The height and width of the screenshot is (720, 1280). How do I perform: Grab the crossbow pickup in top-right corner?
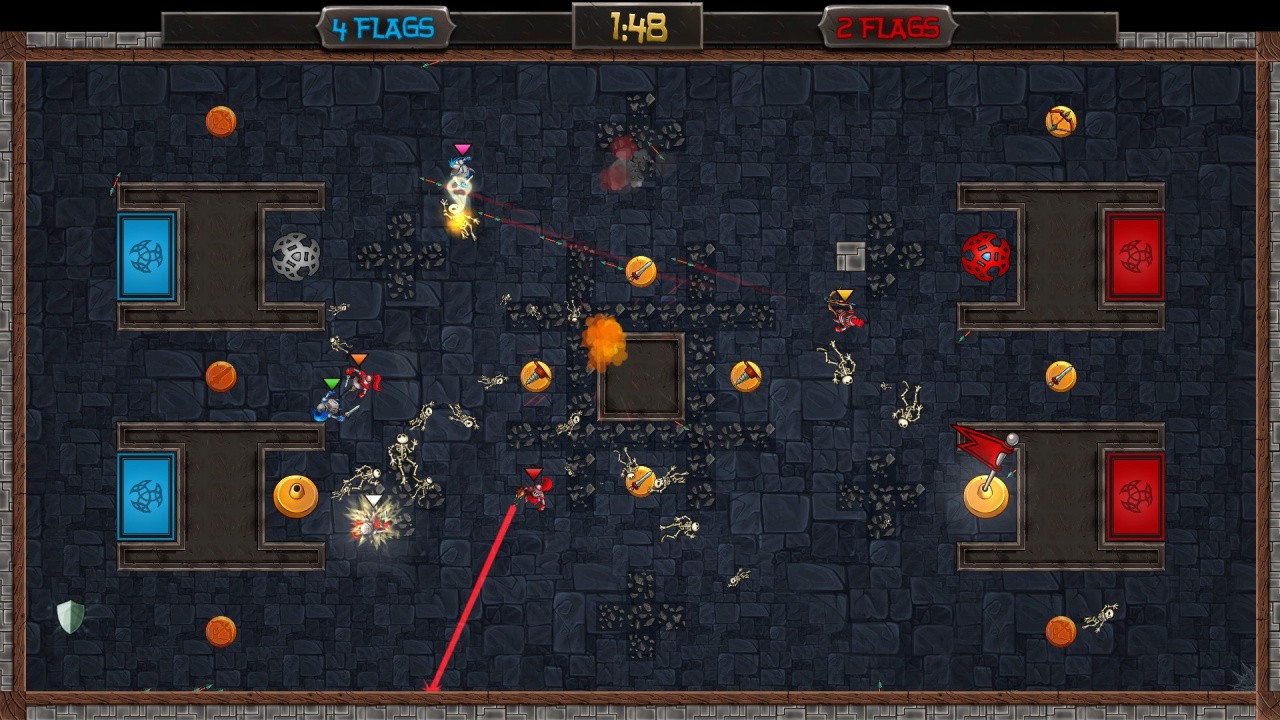tap(1059, 120)
